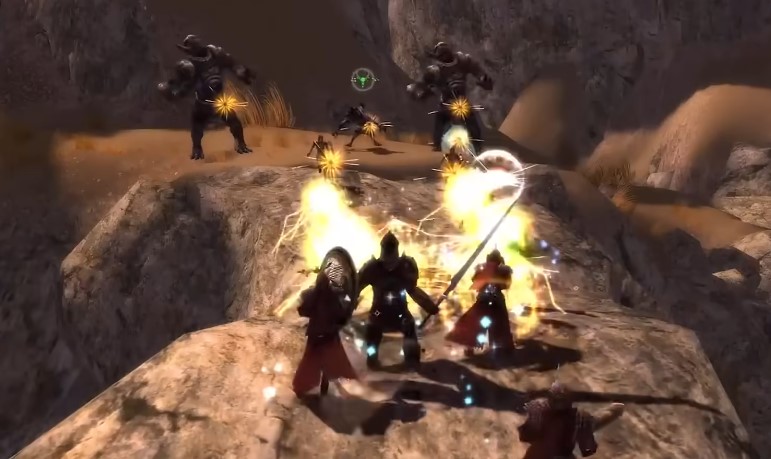Image resolution: width=771 pixels, height=459 pixels.
Task: Click the green target marker icon
Action: (x=363, y=79)
